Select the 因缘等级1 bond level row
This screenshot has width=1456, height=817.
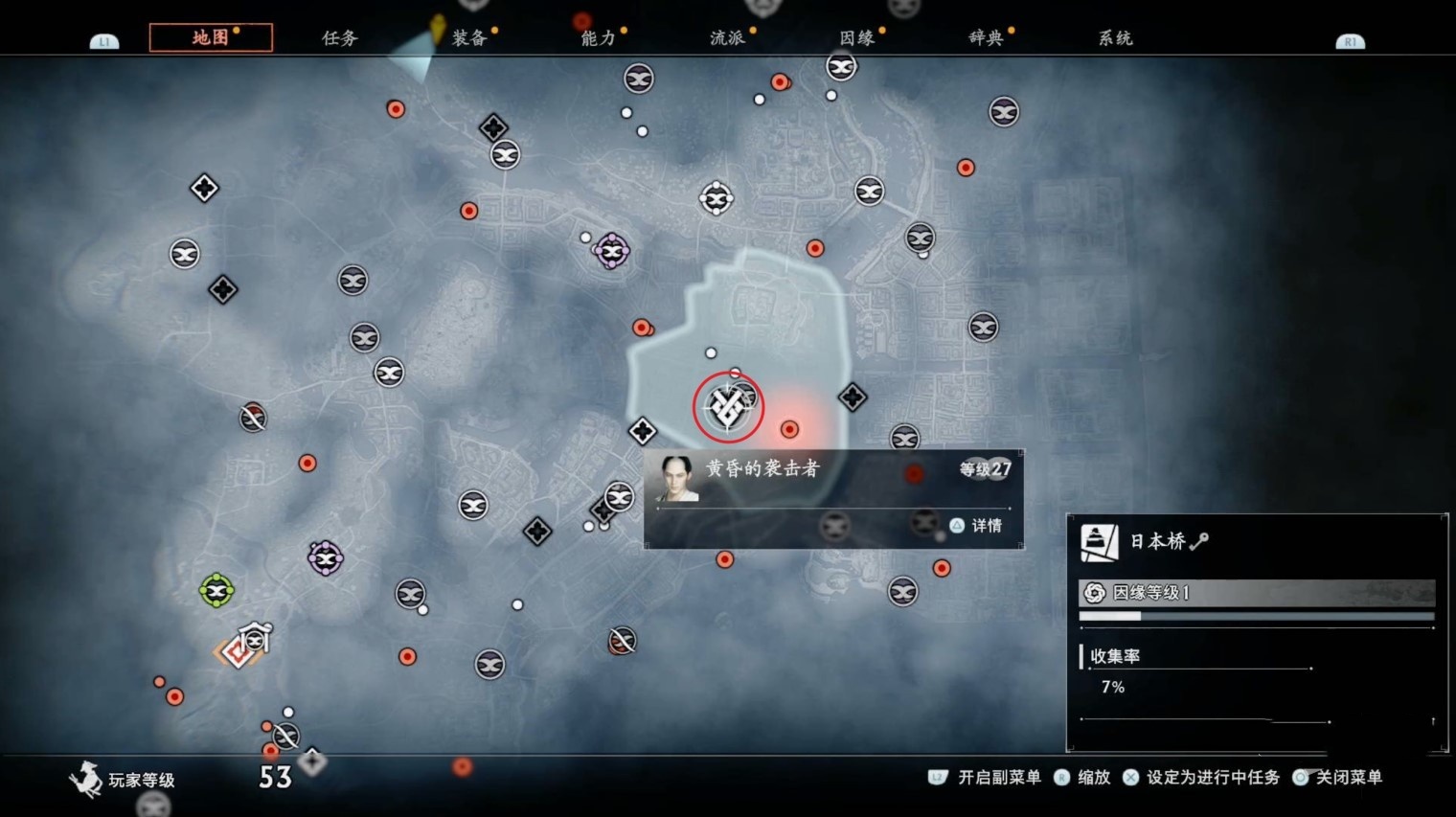(1257, 593)
